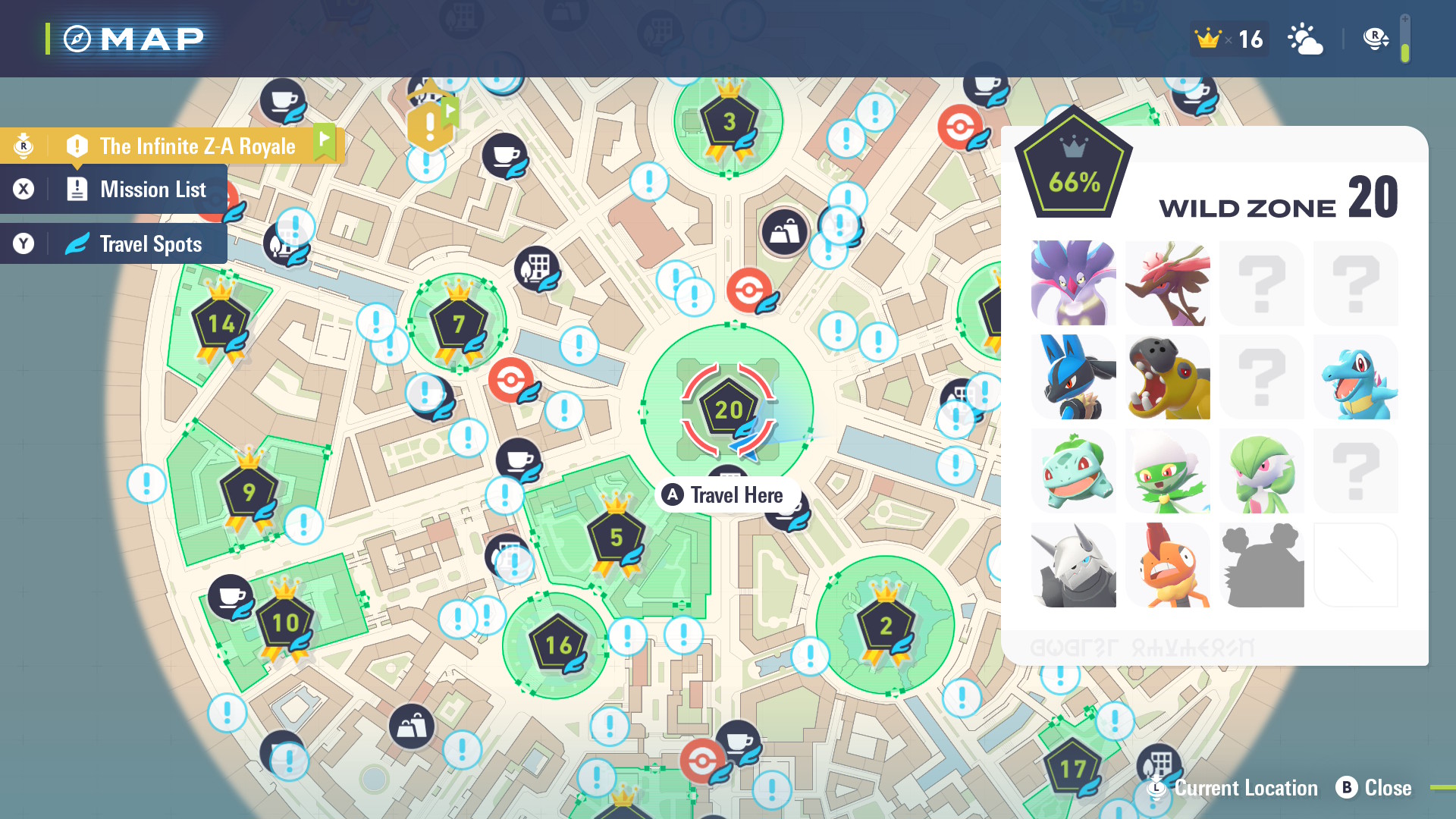Select the Totodile thumbnail in zone panel

(1355, 377)
